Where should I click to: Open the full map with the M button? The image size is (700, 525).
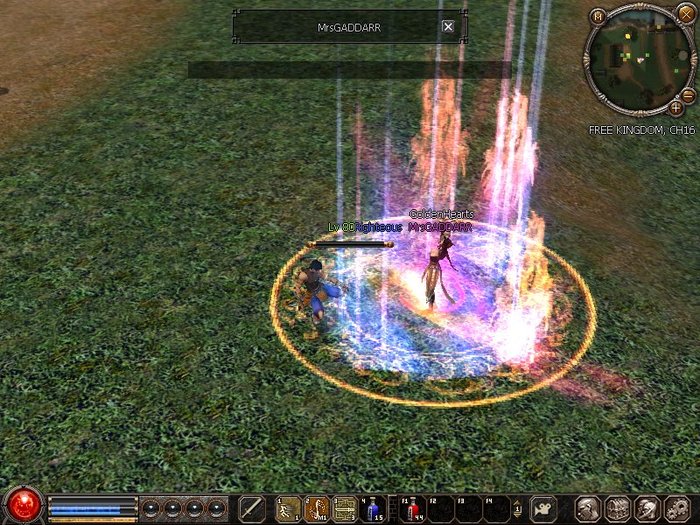tap(597, 16)
